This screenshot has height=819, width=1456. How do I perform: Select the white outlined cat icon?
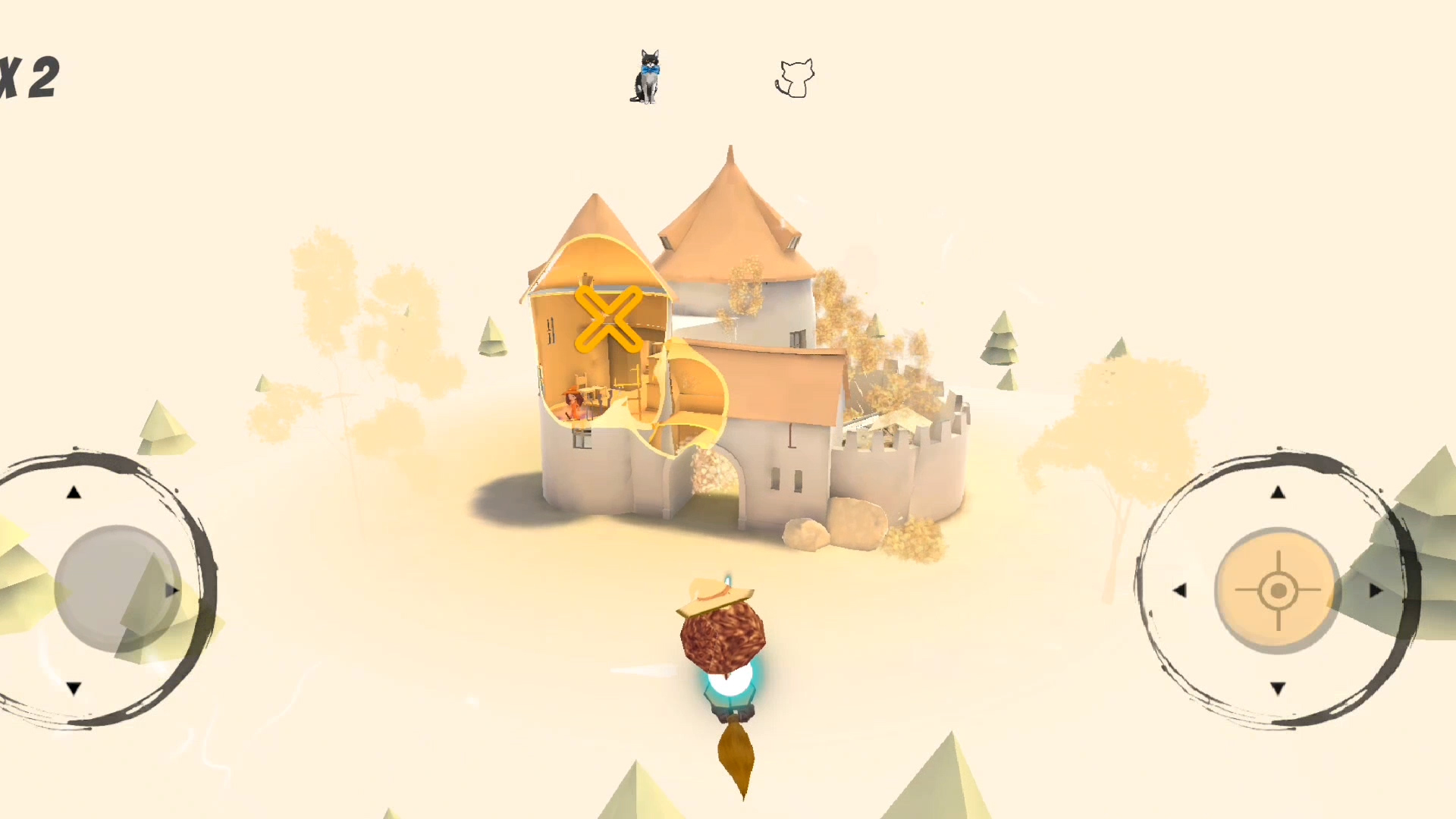tap(795, 78)
